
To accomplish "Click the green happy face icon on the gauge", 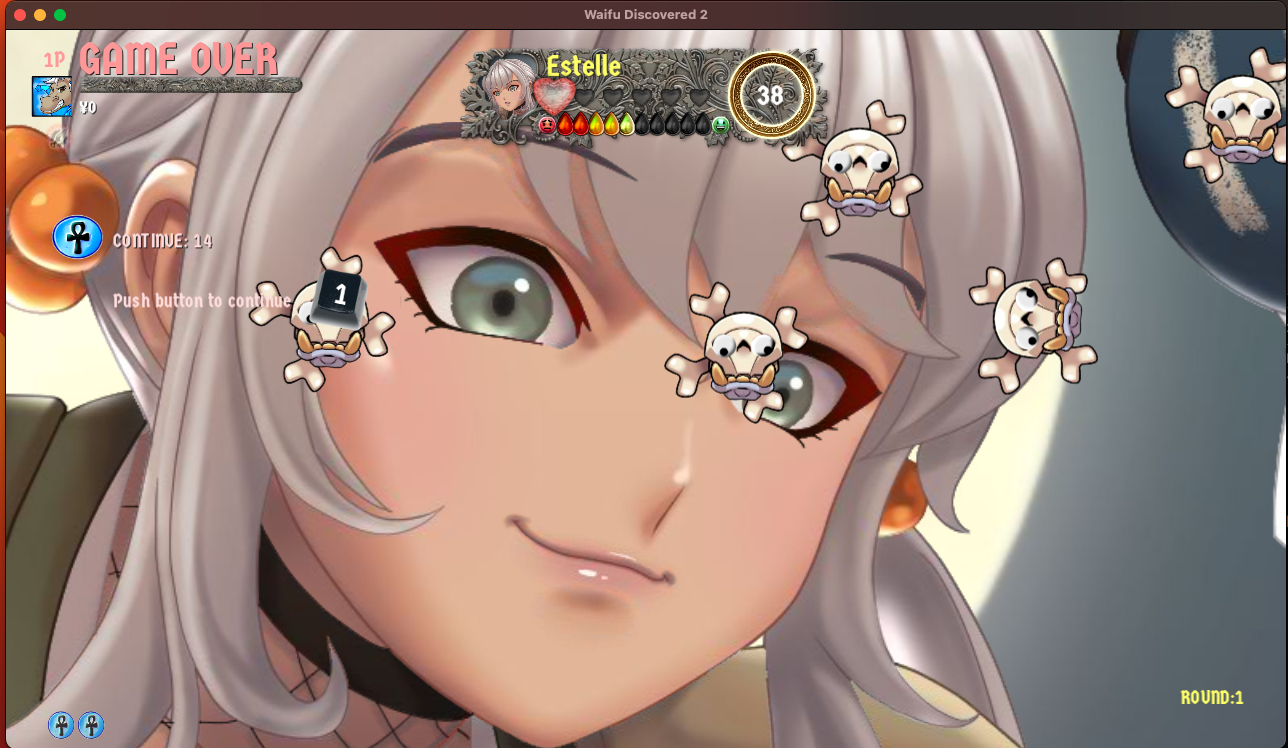I will pos(719,126).
